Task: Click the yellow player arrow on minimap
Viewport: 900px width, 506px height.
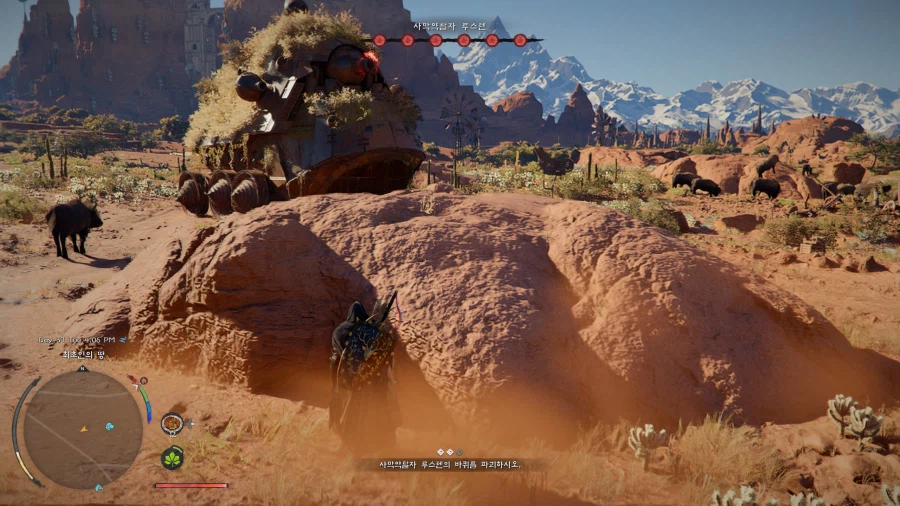Action: (x=84, y=428)
